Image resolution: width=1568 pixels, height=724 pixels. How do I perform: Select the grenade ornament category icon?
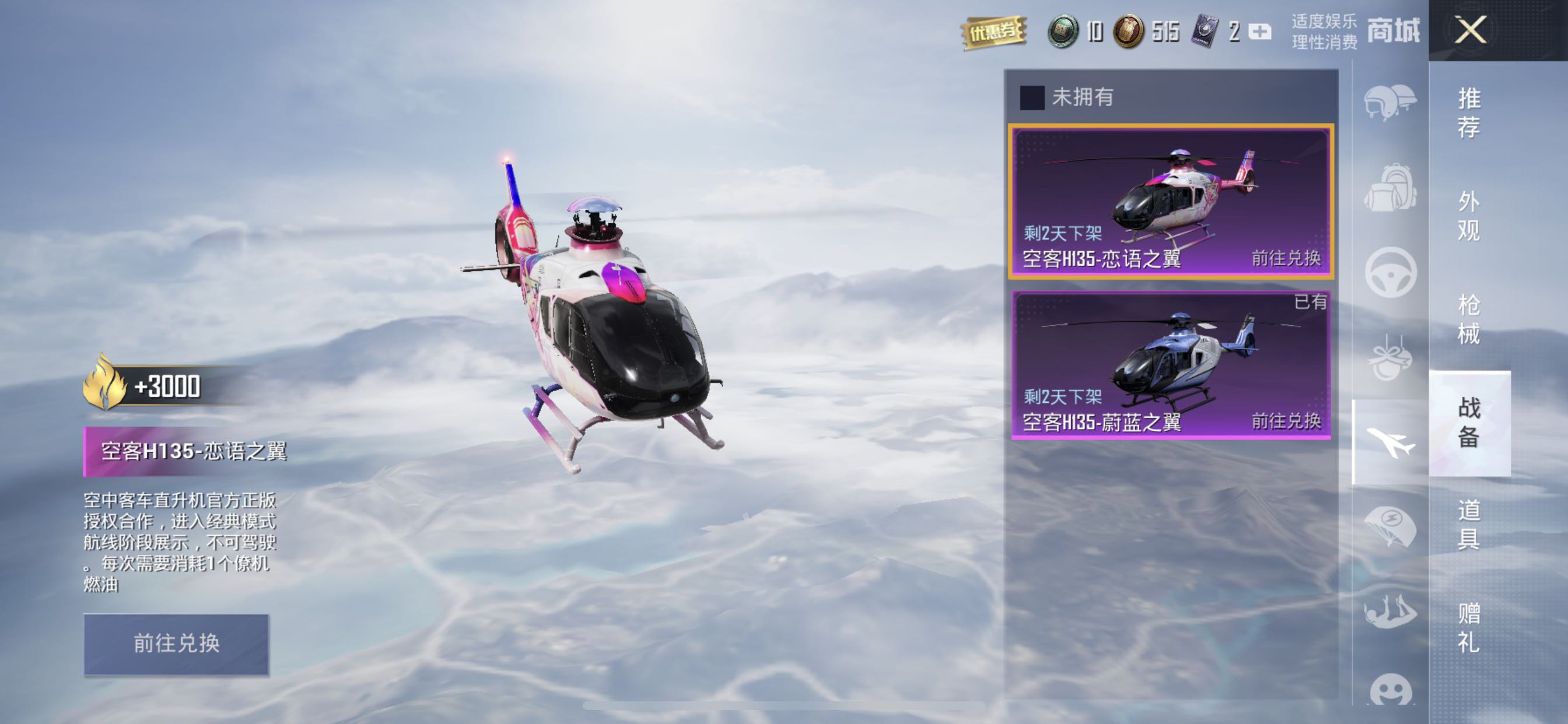coord(1389,358)
